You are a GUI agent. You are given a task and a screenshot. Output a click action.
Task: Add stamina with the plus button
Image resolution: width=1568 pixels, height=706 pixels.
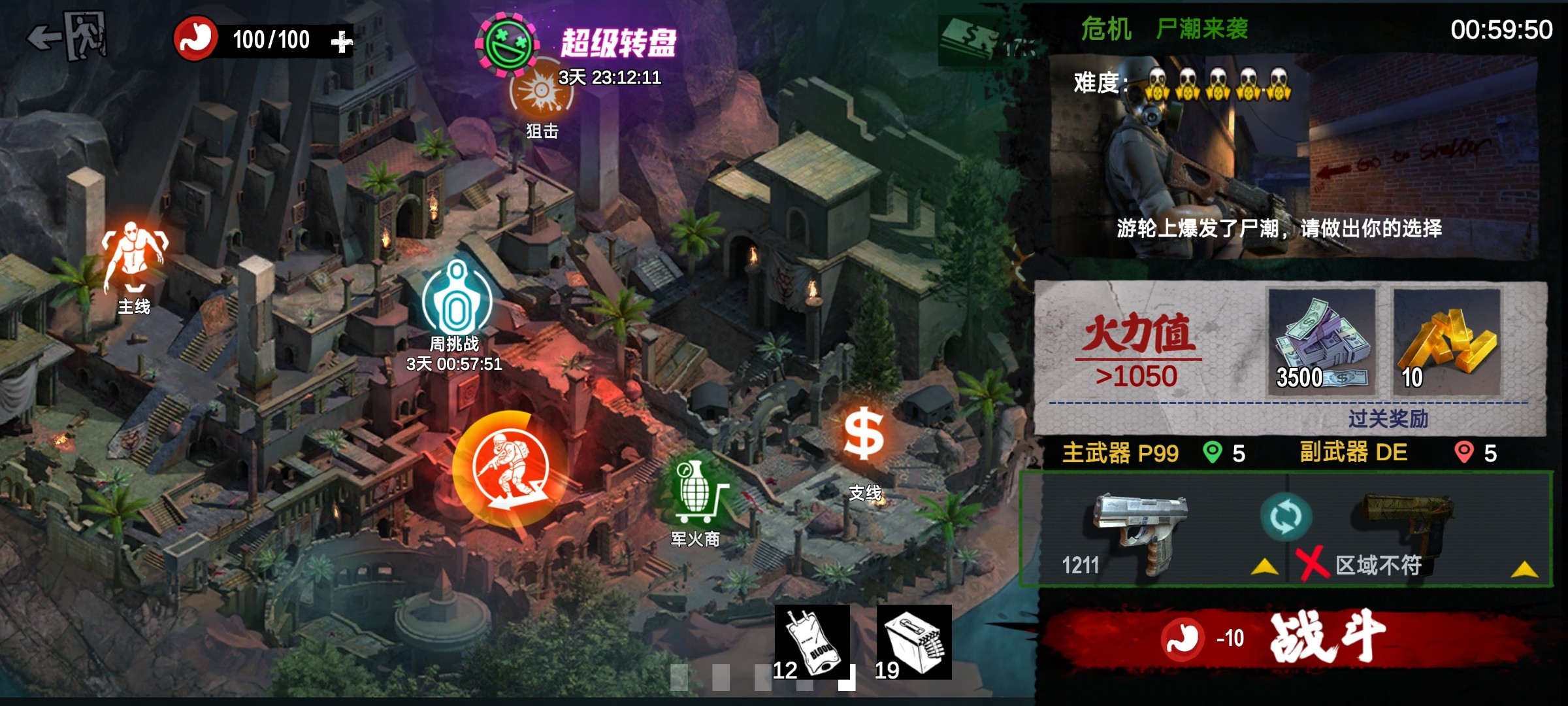pyautogui.click(x=341, y=42)
